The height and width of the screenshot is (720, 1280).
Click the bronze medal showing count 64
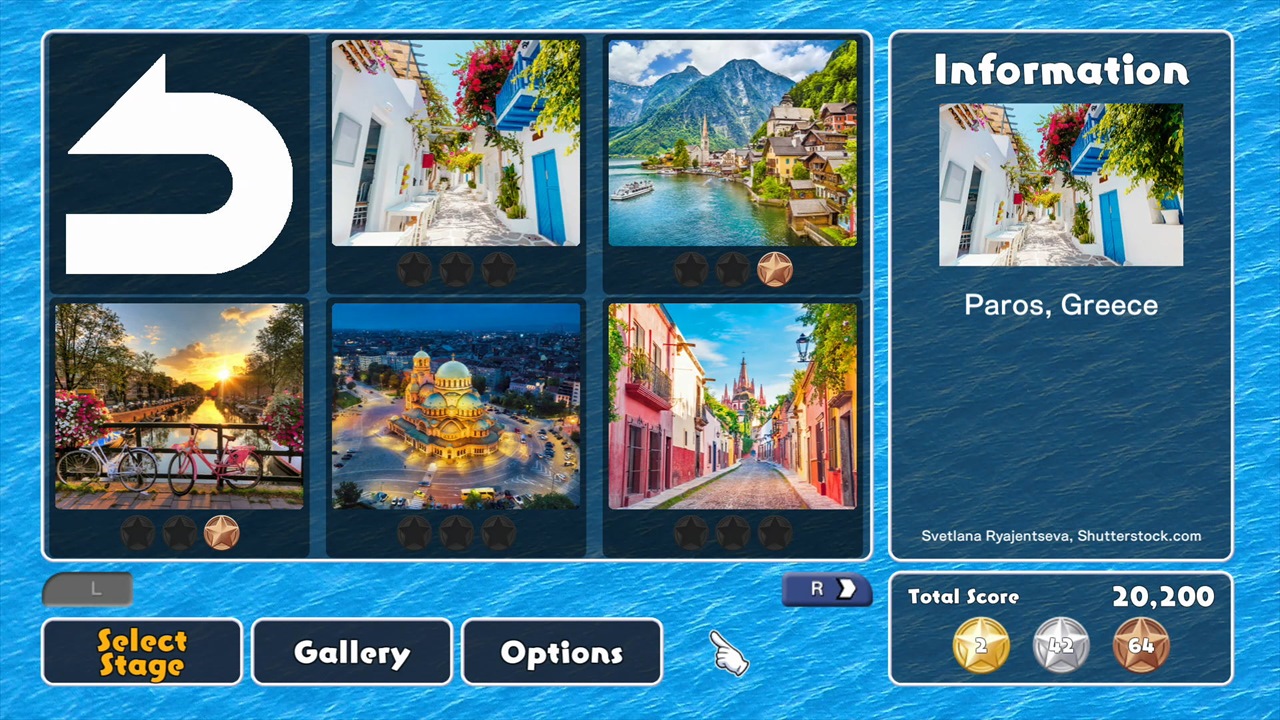coord(1143,645)
